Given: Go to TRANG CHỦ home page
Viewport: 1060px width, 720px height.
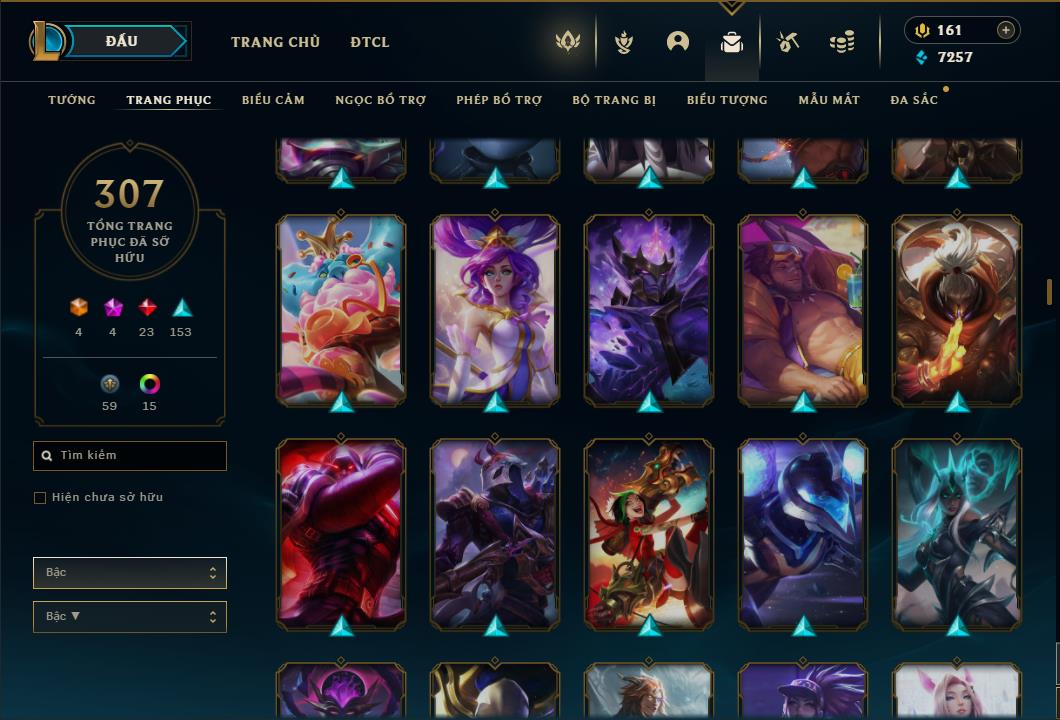Looking at the screenshot, I should (x=275, y=42).
